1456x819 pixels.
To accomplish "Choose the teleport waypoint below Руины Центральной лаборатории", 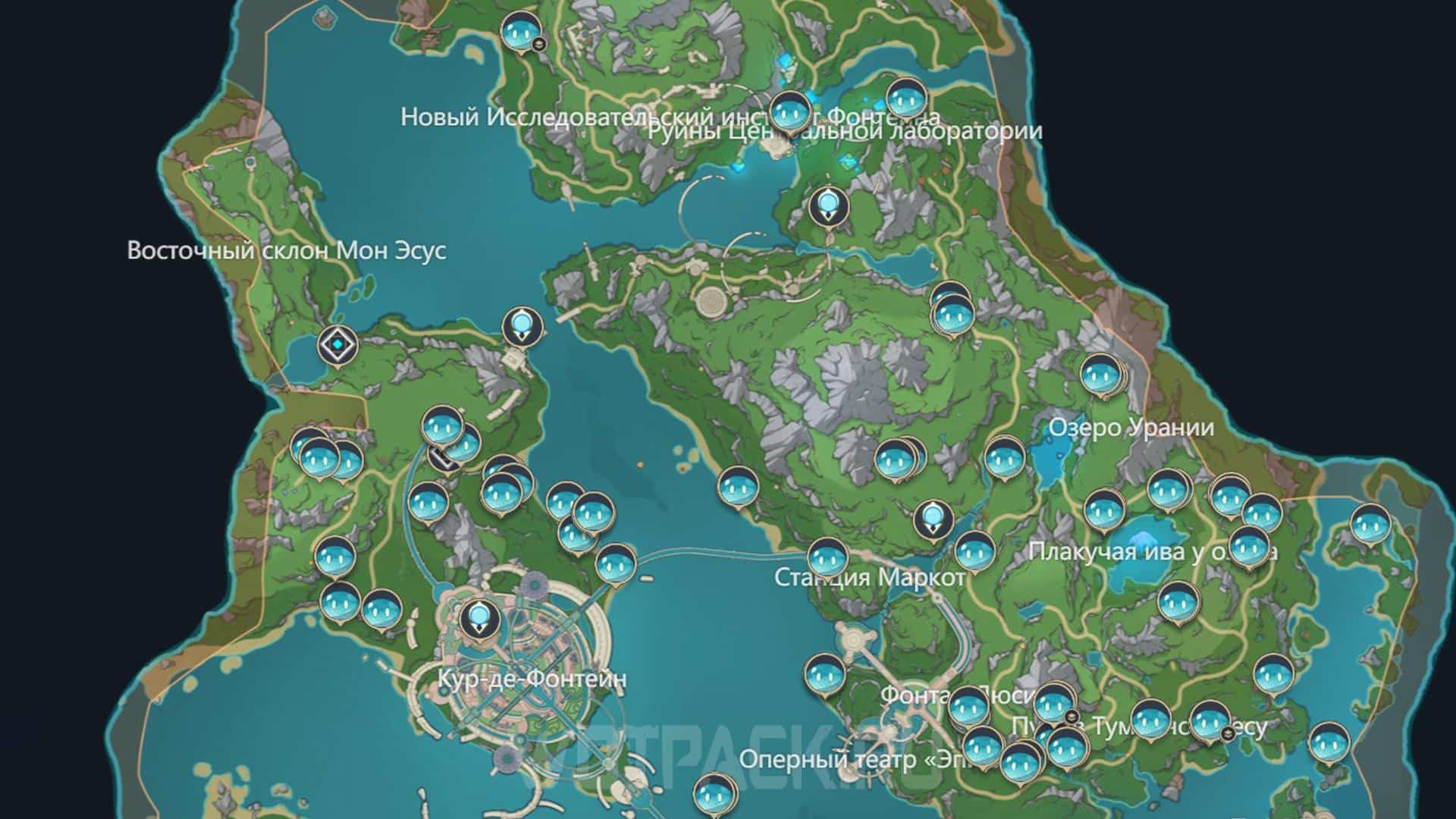I will [x=828, y=206].
